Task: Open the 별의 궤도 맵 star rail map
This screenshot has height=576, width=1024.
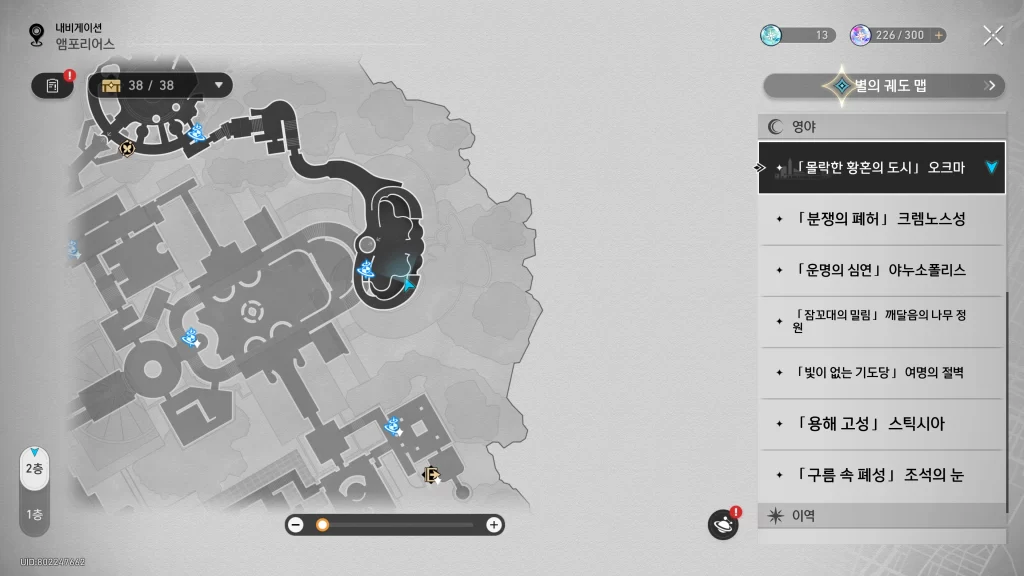Action: point(884,86)
